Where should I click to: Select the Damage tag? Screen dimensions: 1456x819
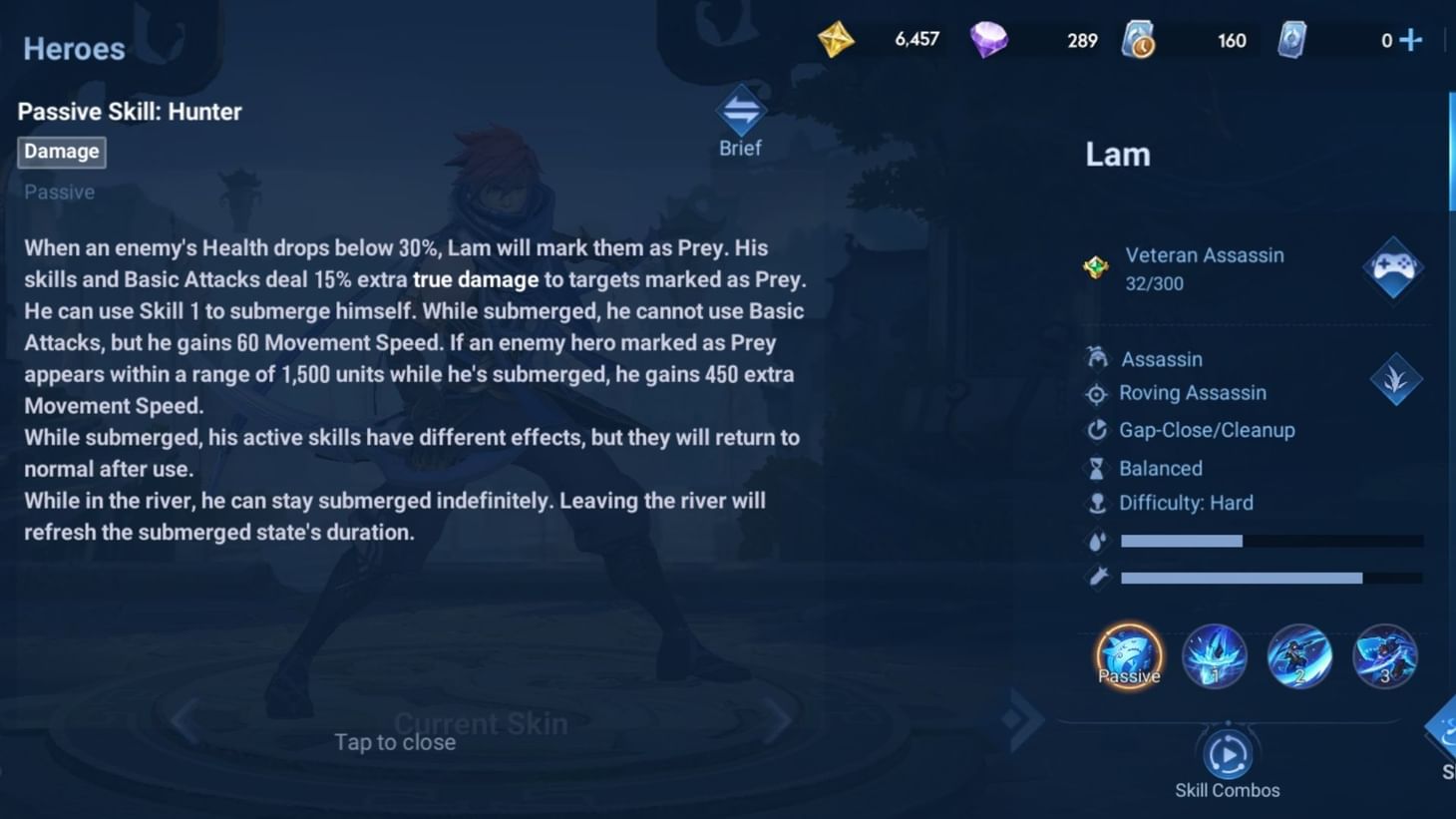tap(61, 152)
